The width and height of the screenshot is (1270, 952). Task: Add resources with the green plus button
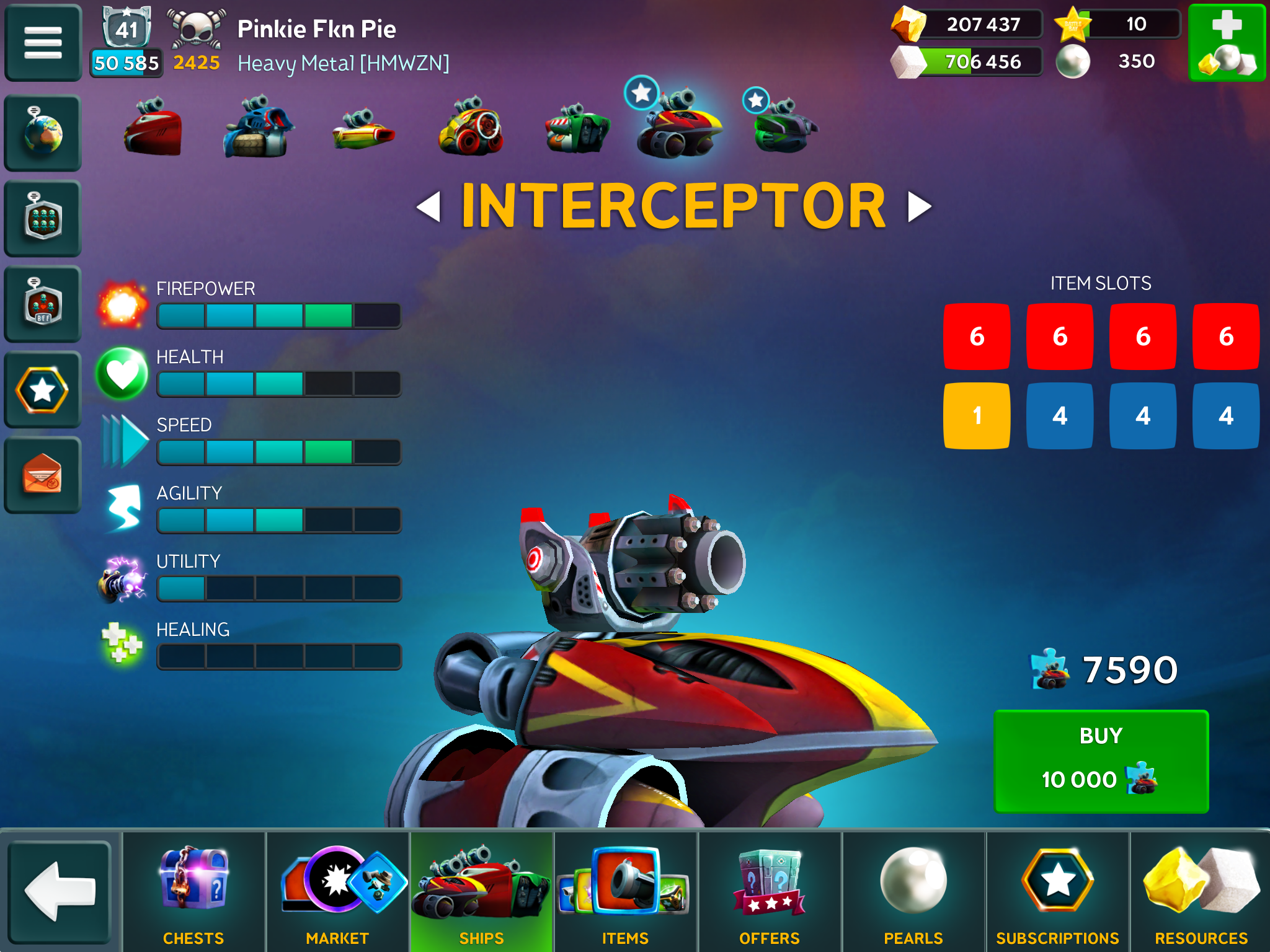[1226, 42]
